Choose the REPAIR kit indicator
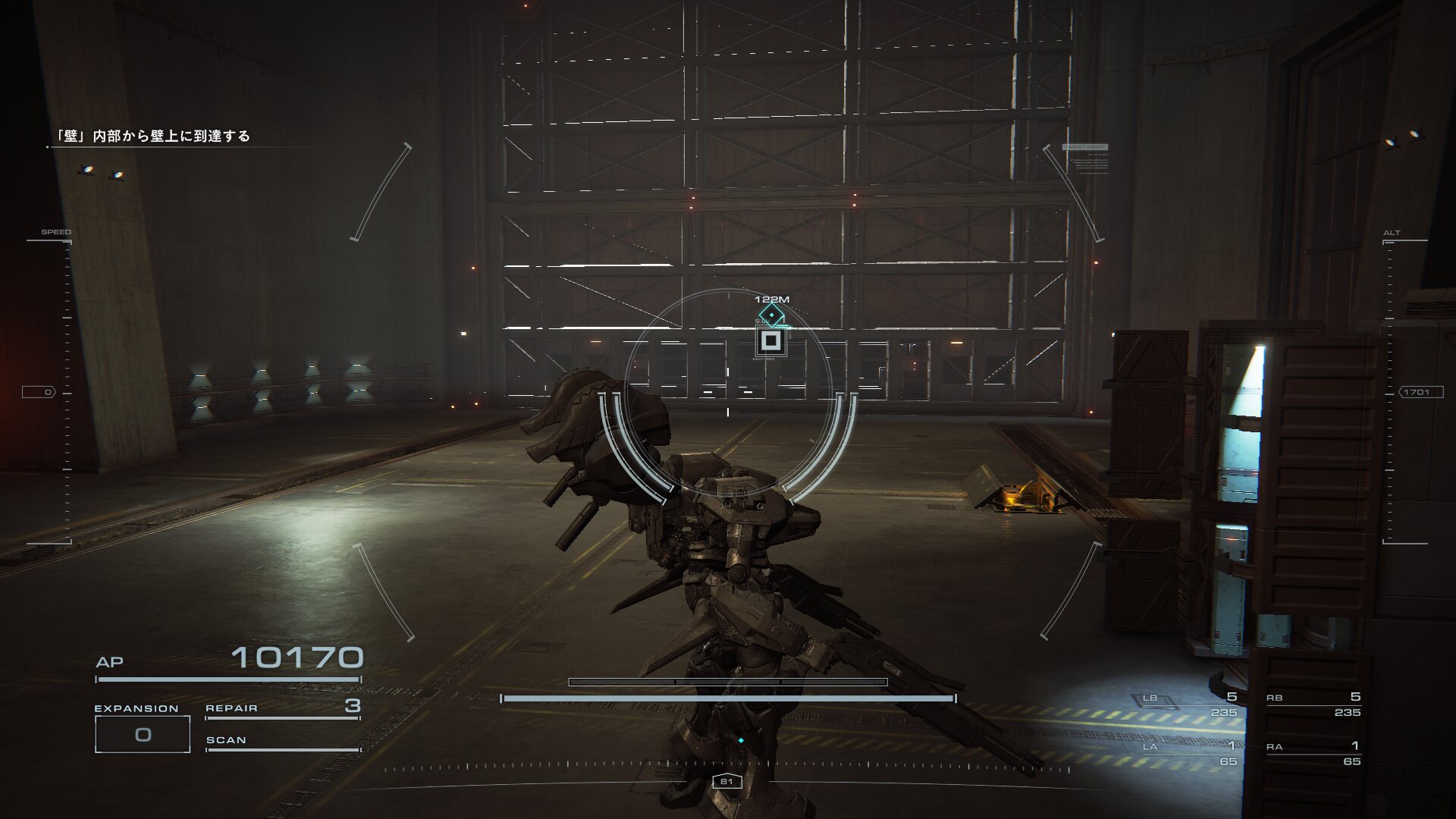Screen dimensions: 1456x819 (282, 708)
